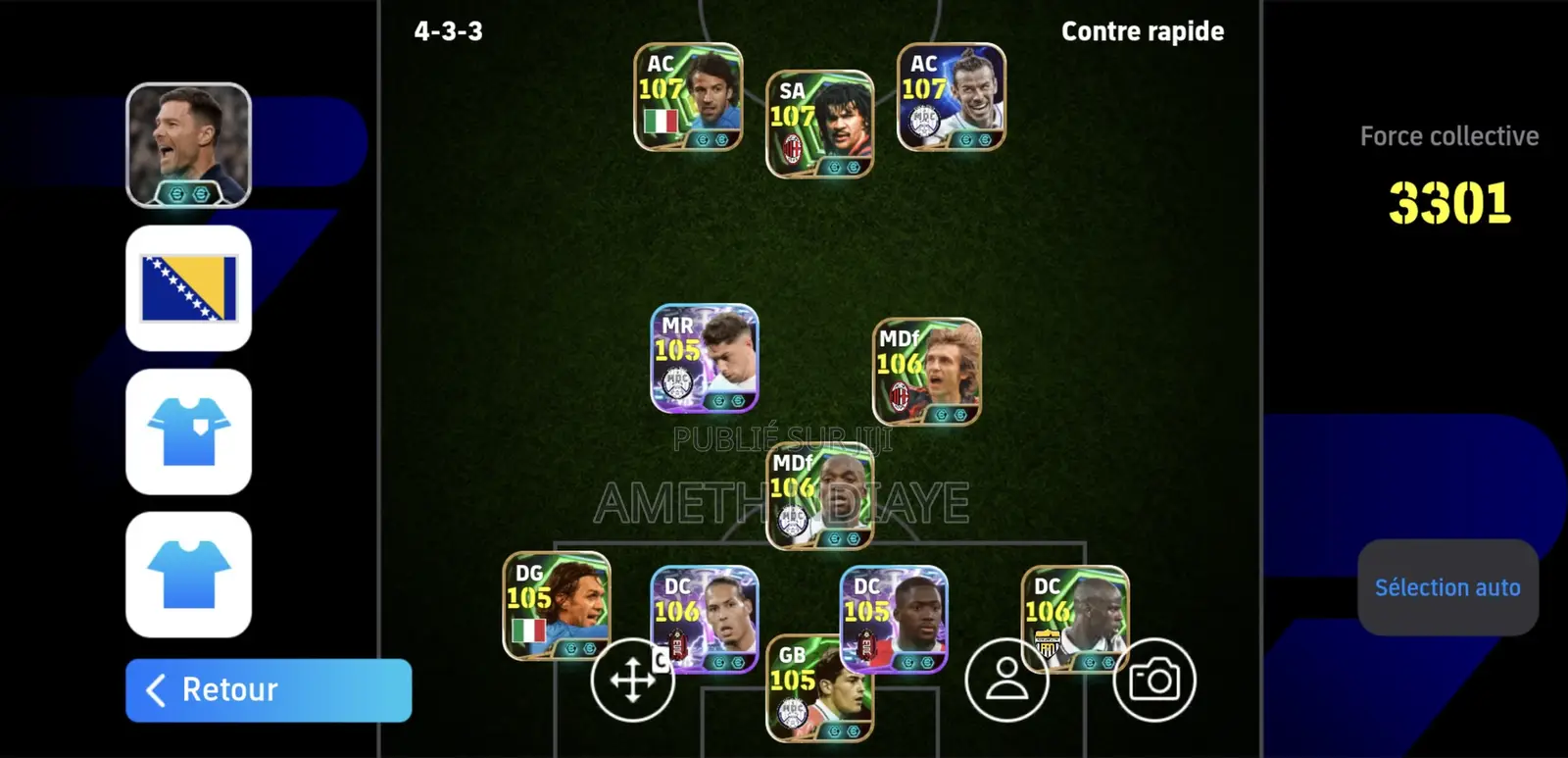The width and height of the screenshot is (1568, 758).
Task: Click the club crest on the GB 105 card
Action: click(793, 708)
